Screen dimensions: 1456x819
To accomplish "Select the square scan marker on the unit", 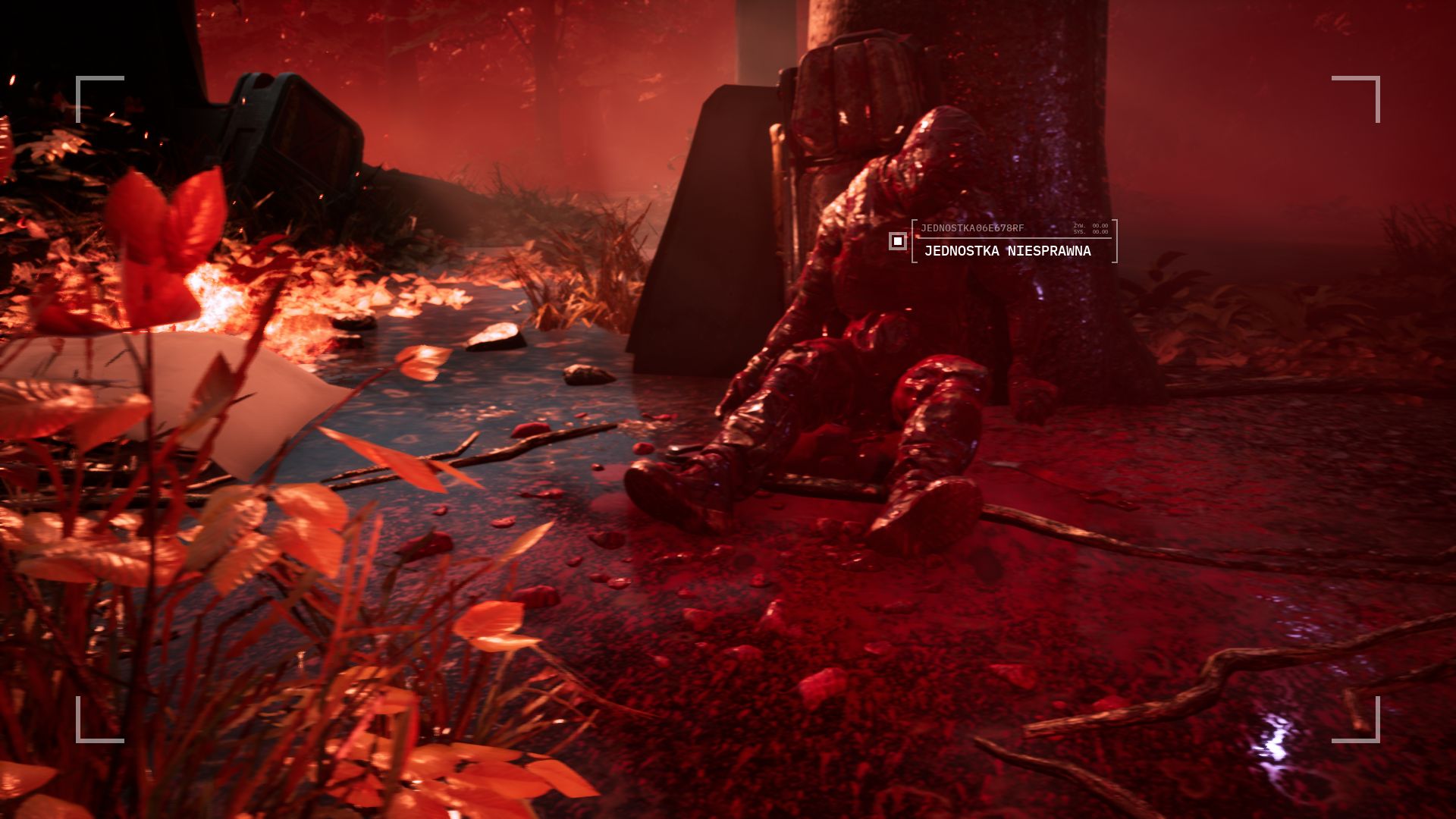I will [898, 241].
